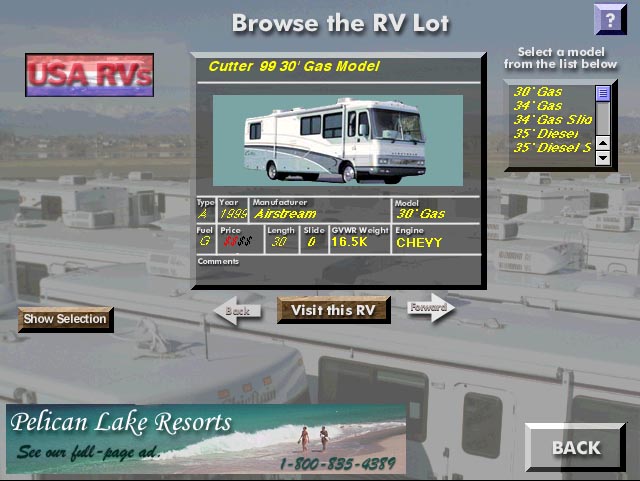Go to the previous RV with Back arrow
This screenshot has width=640, height=481.
pyautogui.click(x=236, y=310)
